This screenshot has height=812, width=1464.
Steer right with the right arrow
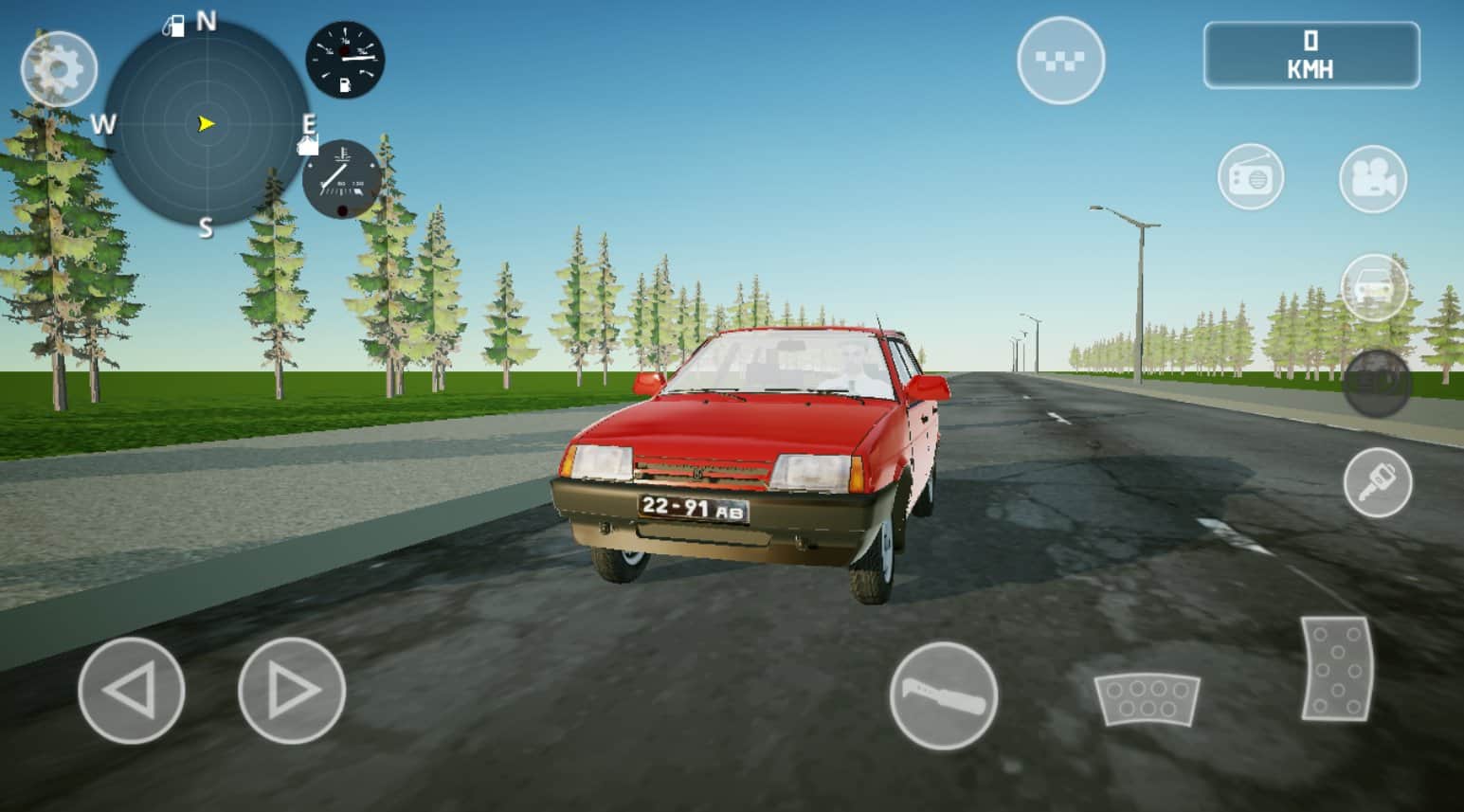click(x=292, y=690)
